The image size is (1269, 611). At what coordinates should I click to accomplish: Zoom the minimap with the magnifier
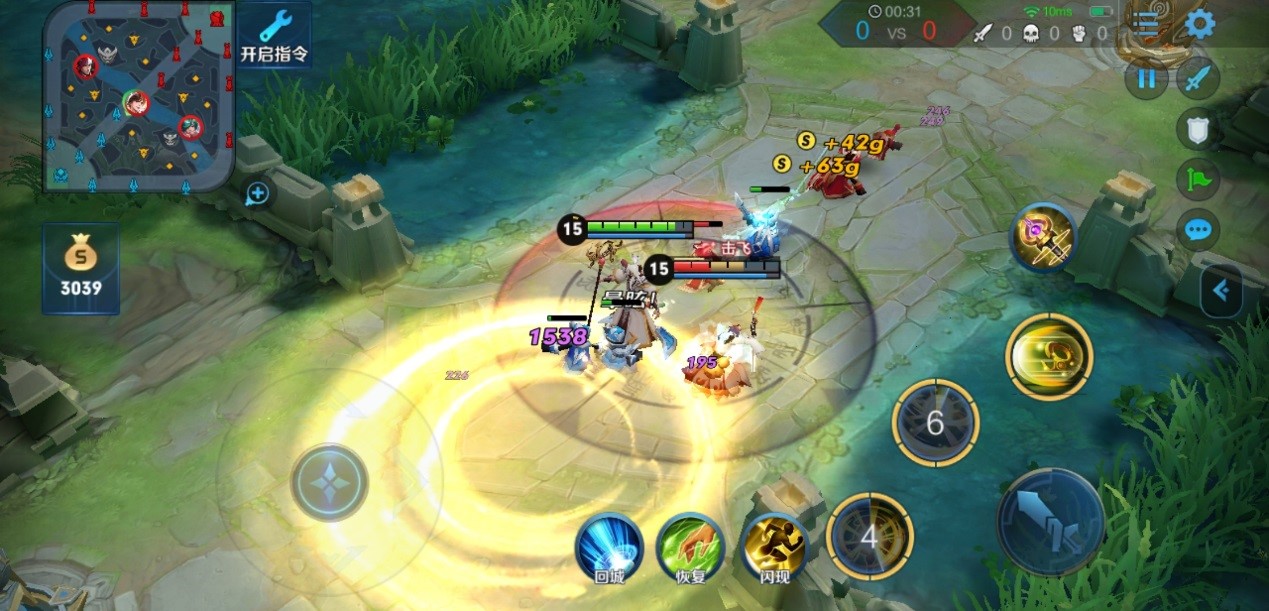click(258, 193)
